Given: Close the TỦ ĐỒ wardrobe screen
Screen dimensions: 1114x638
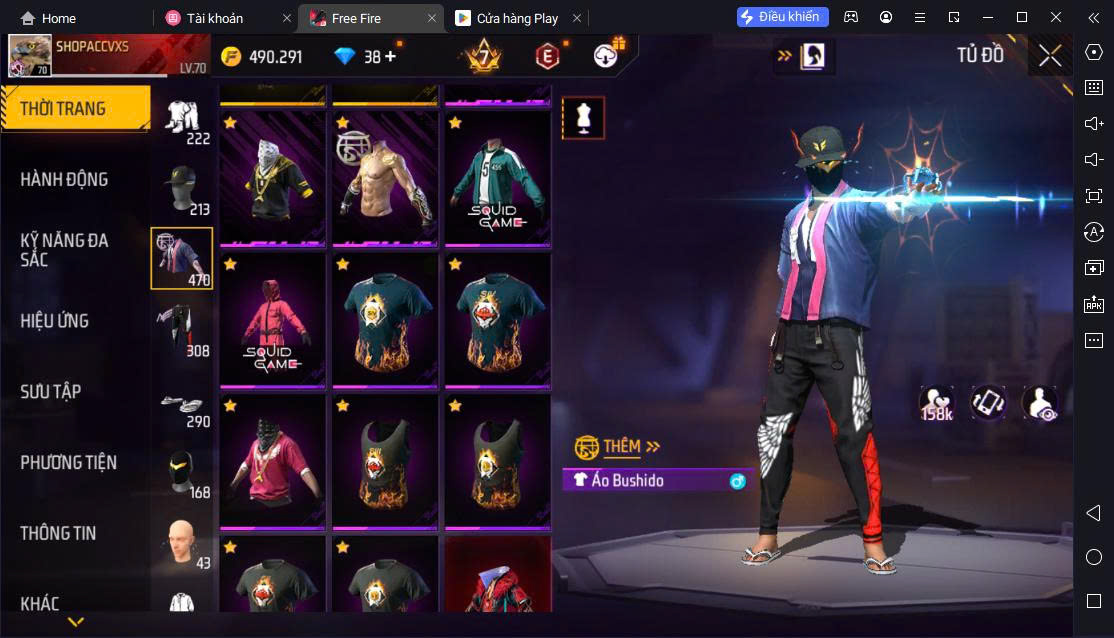Looking at the screenshot, I should click(1050, 56).
